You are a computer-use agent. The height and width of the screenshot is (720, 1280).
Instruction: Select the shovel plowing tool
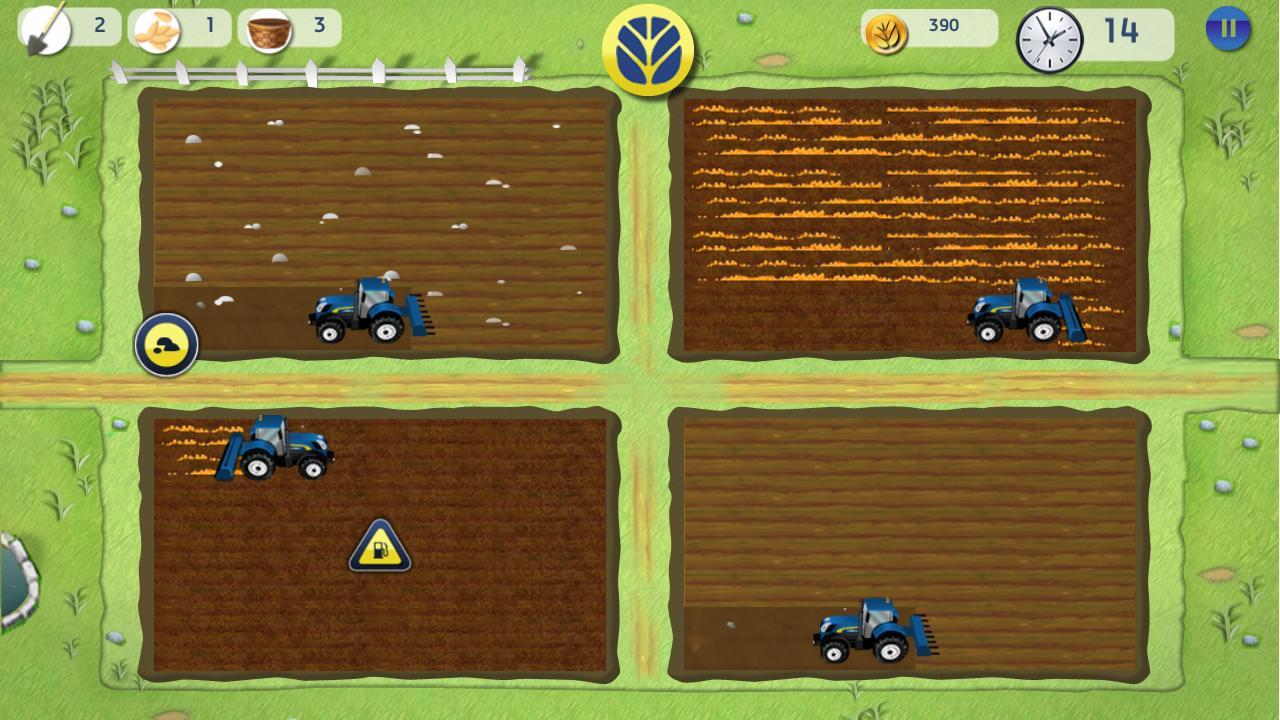pyautogui.click(x=45, y=27)
